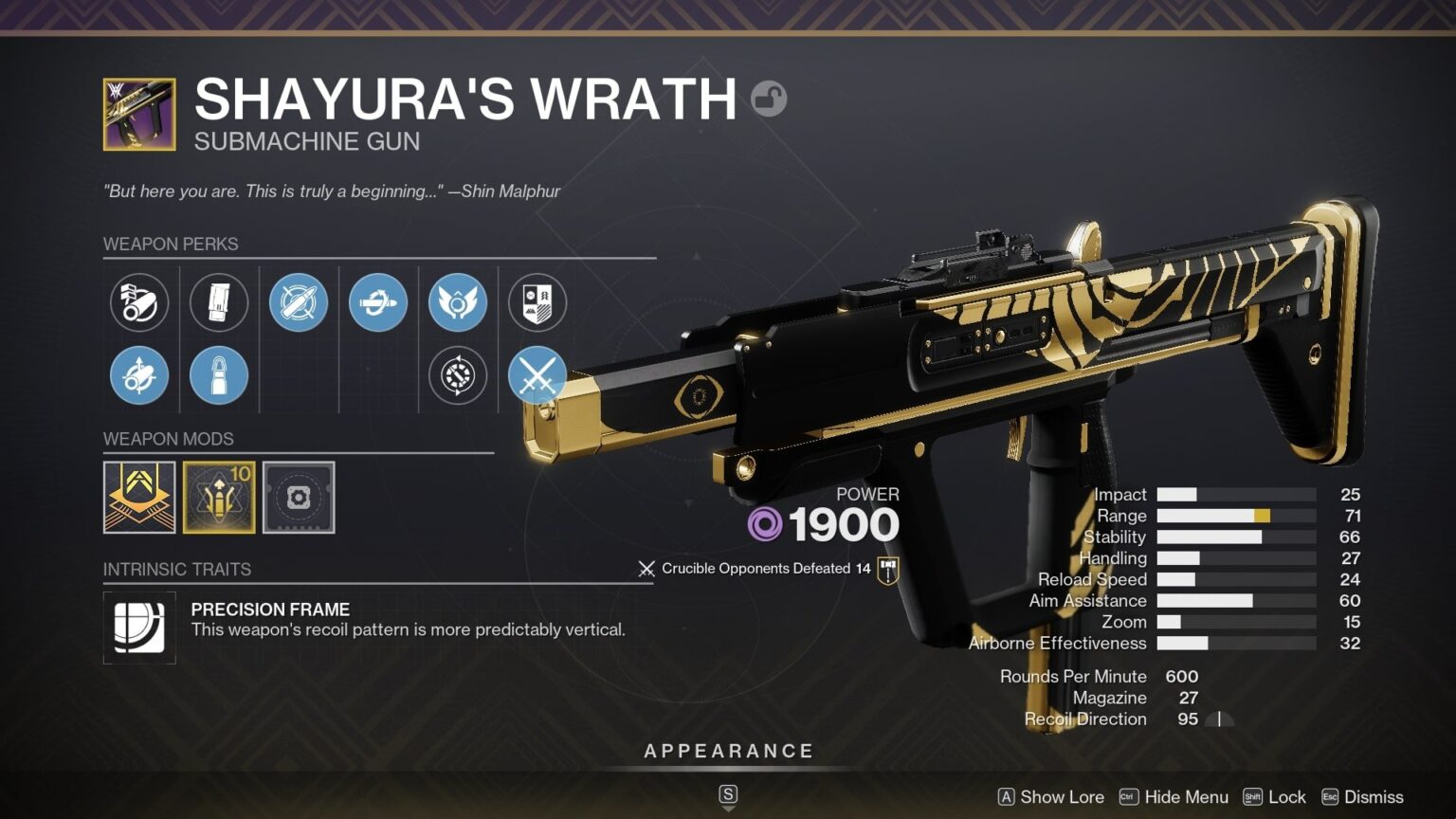Click the equipped gold weapon ornament mod
This screenshot has width=1456, height=819.
tap(138, 498)
